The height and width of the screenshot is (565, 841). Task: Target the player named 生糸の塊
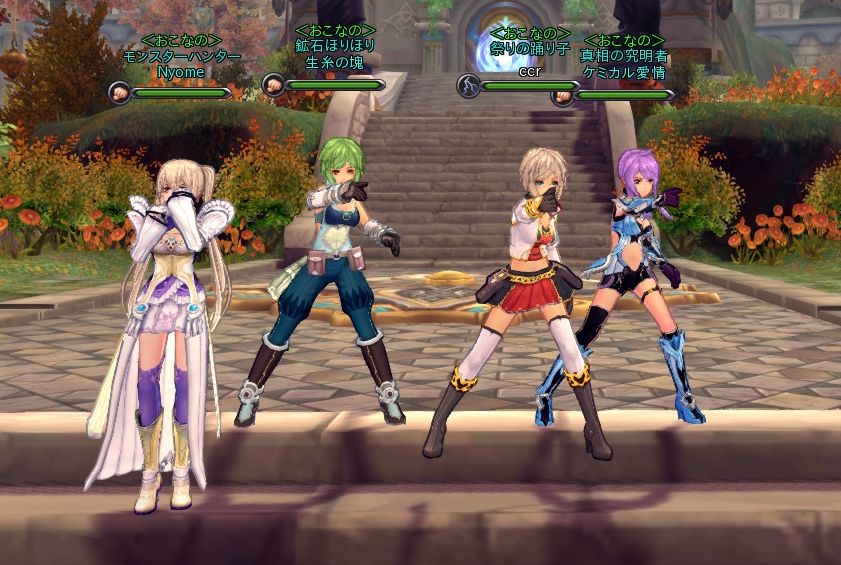[335, 62]
